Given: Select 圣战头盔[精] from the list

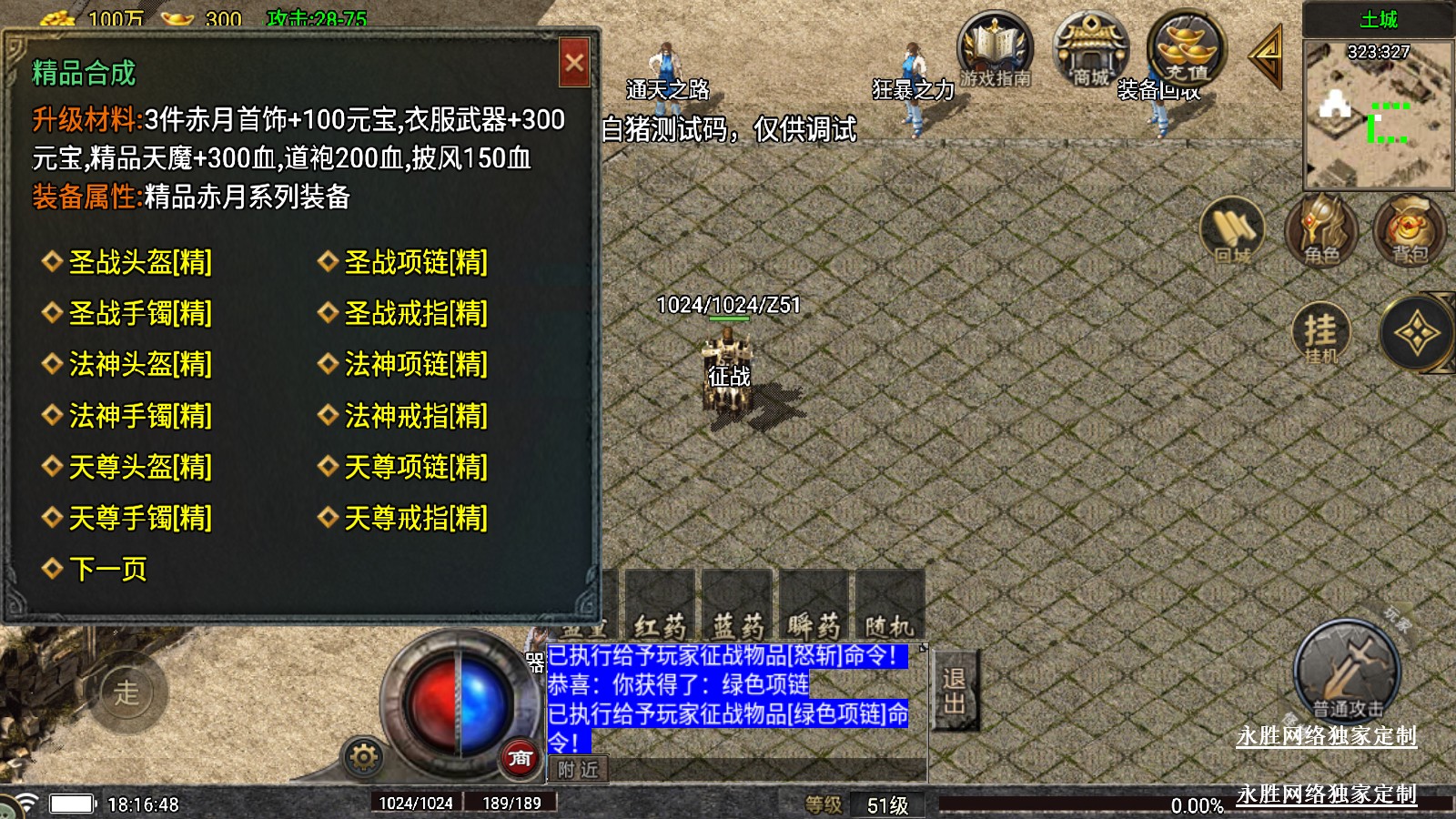Looking at the screenshot, I should click(139, 262).
